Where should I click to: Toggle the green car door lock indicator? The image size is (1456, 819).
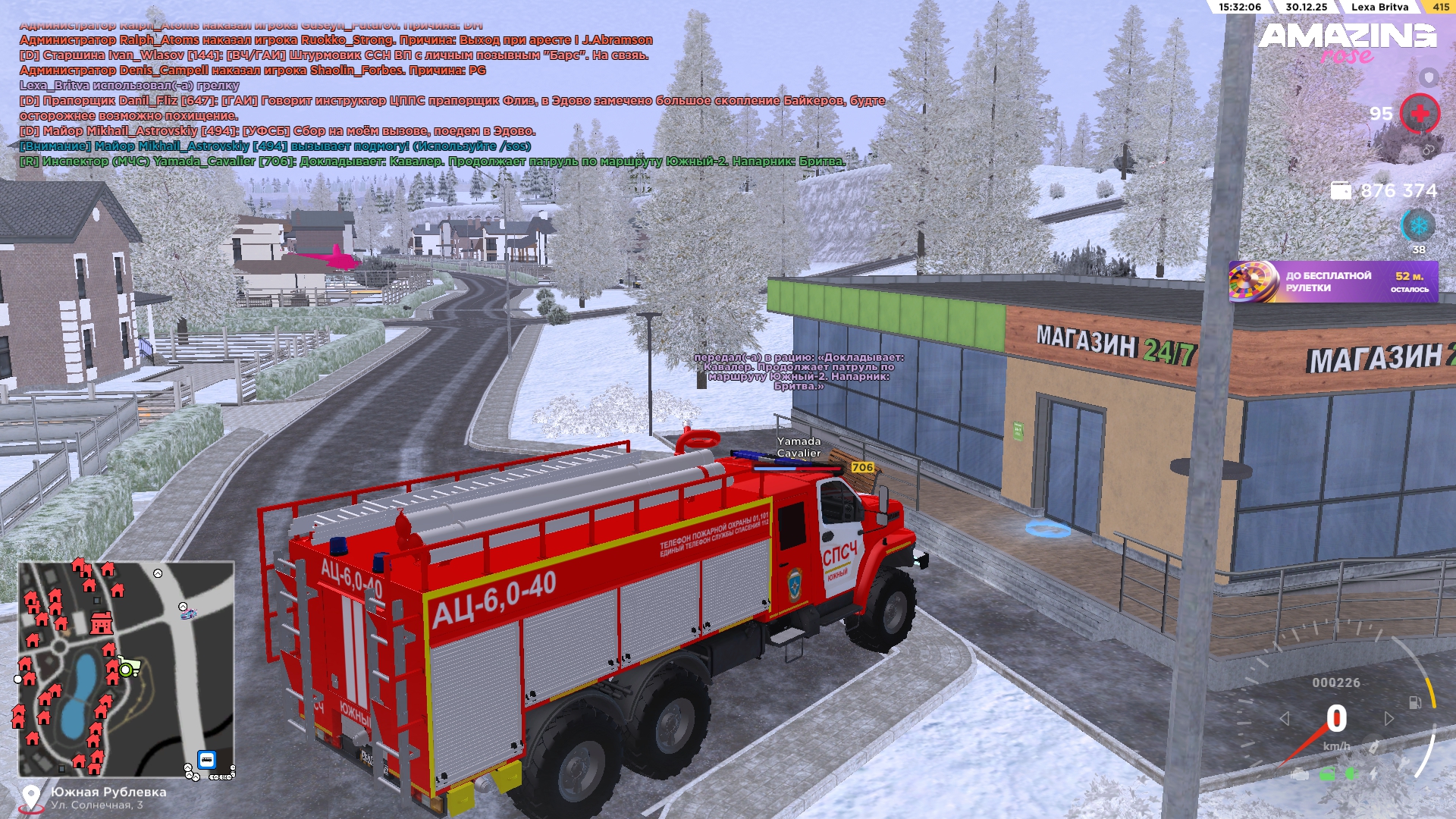1327,774
